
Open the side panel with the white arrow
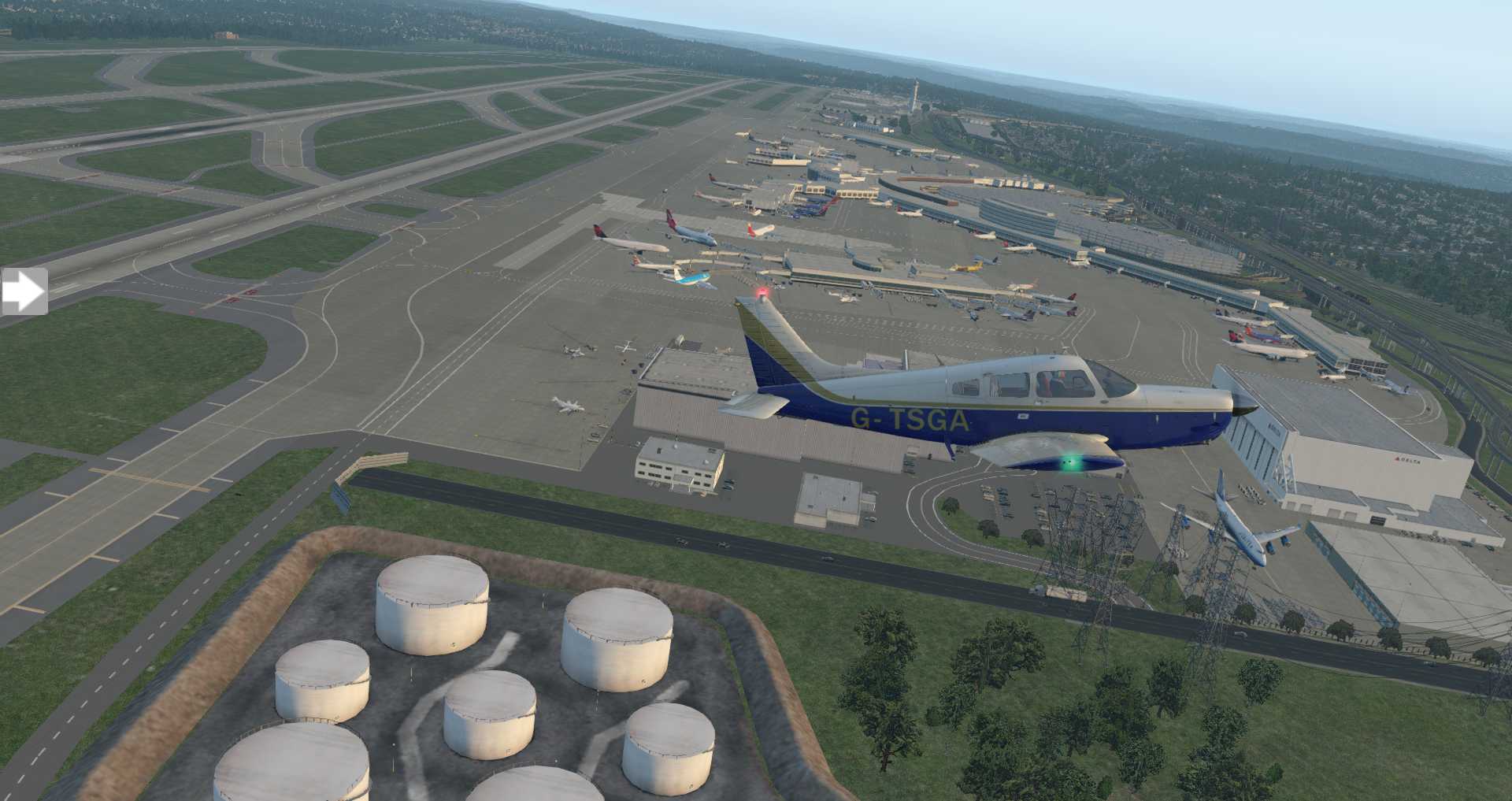click(24, 292)
